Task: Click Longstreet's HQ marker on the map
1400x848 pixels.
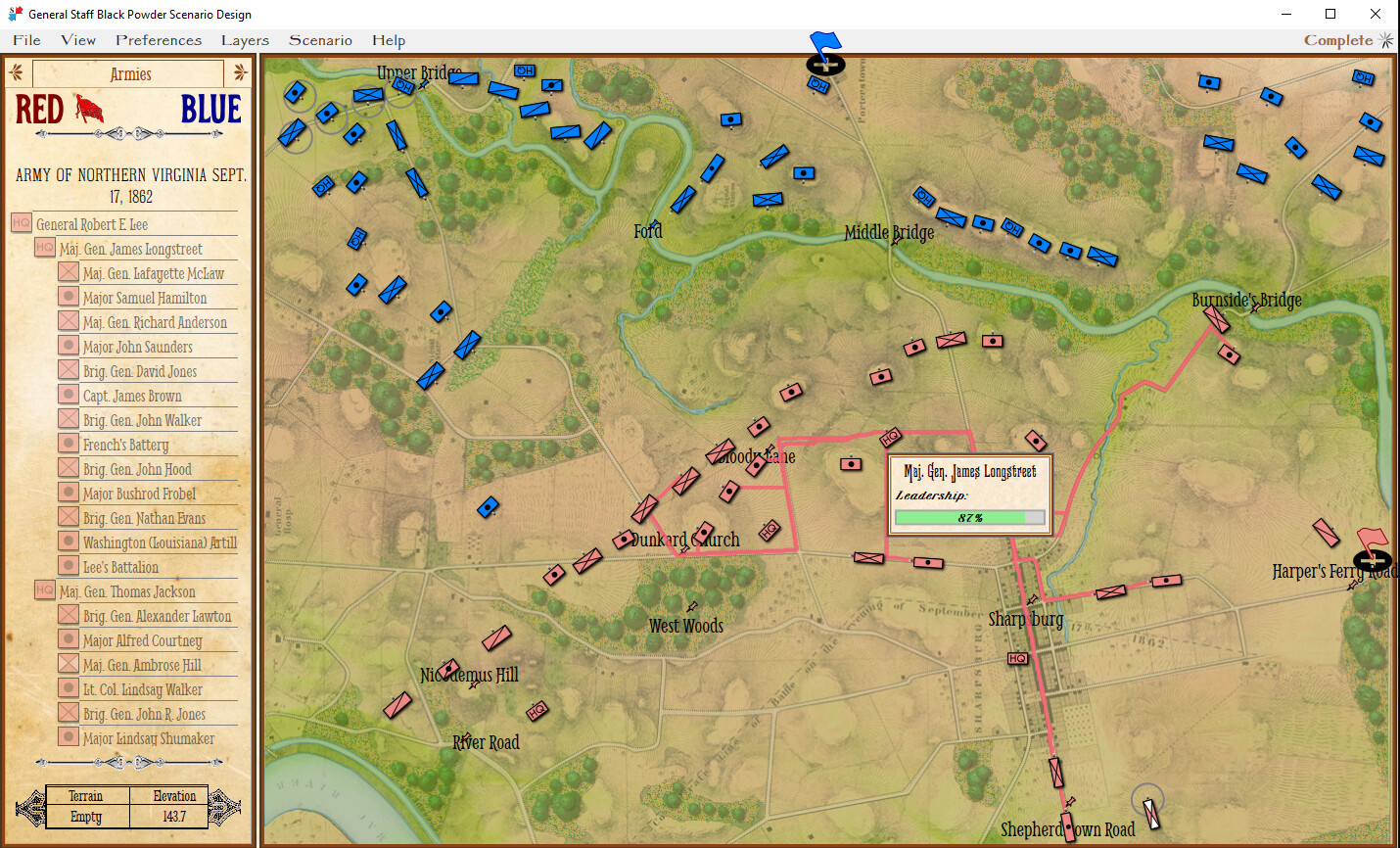Action: click(x=891, y=438)
